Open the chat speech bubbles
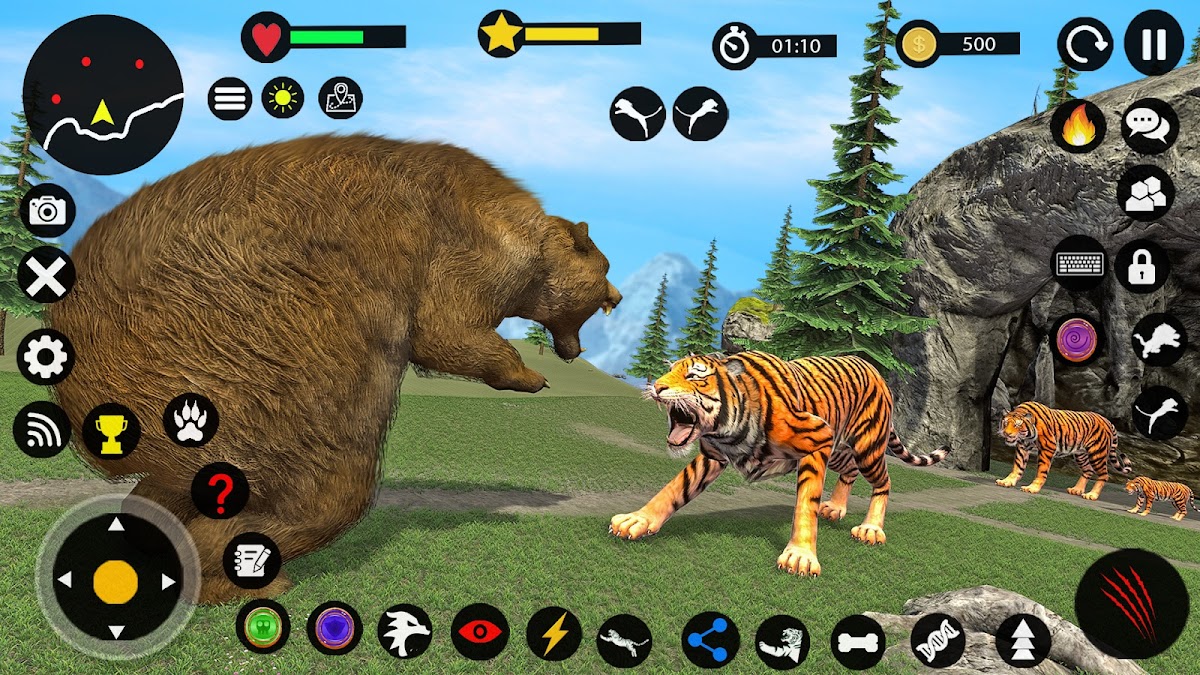The width and height of the screenshot is (1200, 675). tap(1149, 125)
